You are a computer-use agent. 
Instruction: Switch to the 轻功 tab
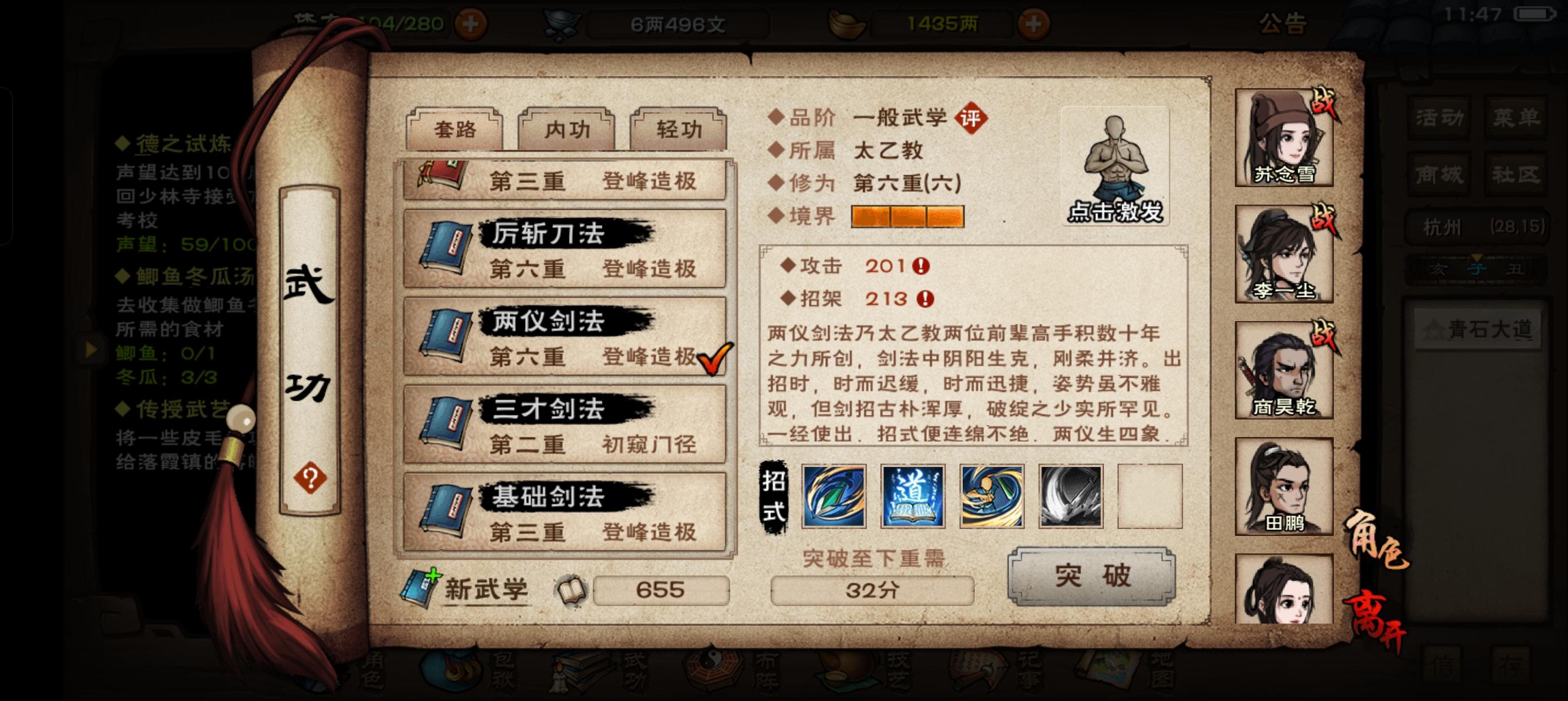677,129
